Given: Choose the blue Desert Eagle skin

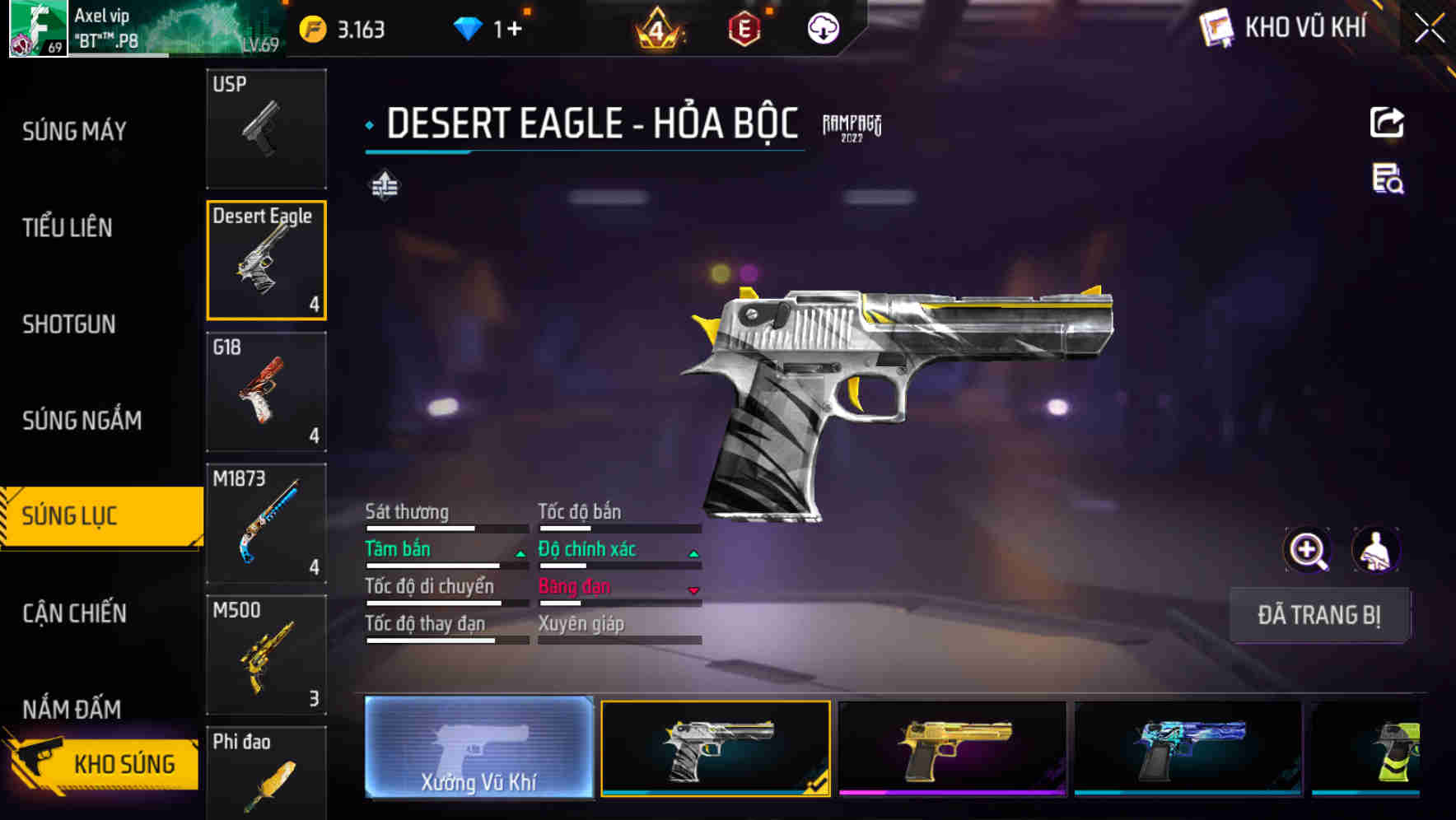Looking at the screenshot, I should (1188, 748).
